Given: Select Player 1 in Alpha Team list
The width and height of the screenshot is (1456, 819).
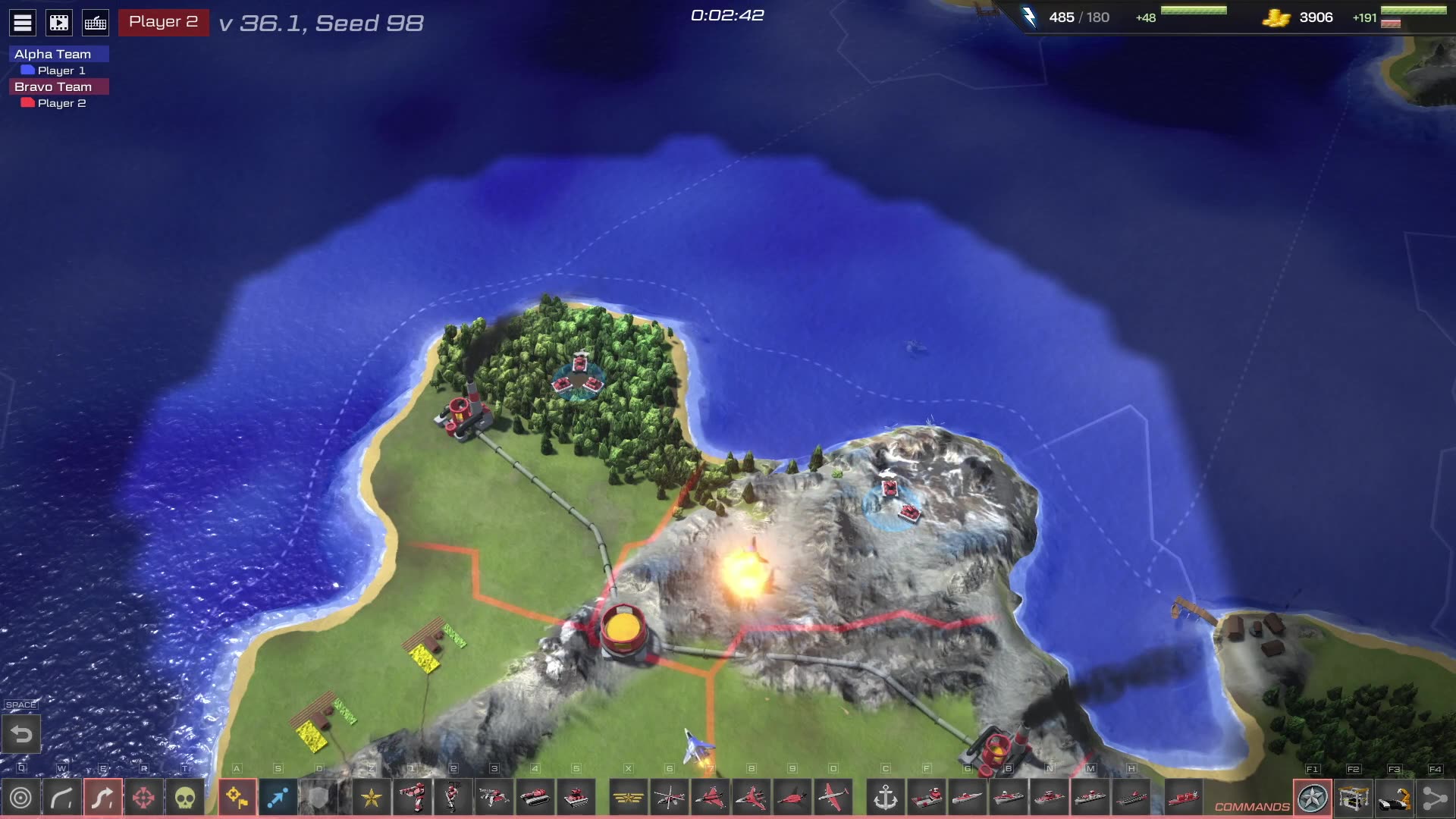Looking at the screenshot, I should [x=61, y=71].
